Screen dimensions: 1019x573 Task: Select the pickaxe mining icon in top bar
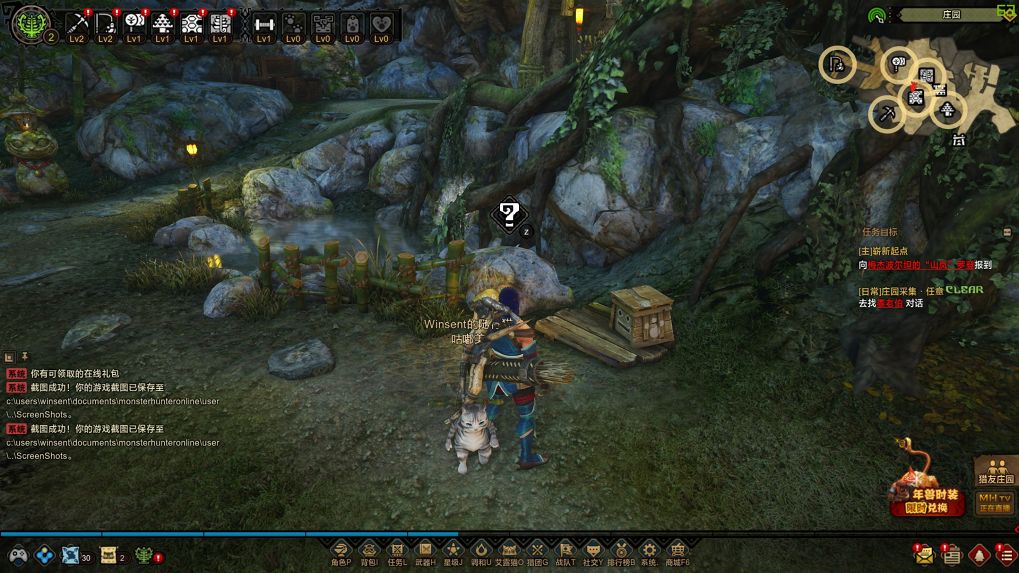pos(77,24)
